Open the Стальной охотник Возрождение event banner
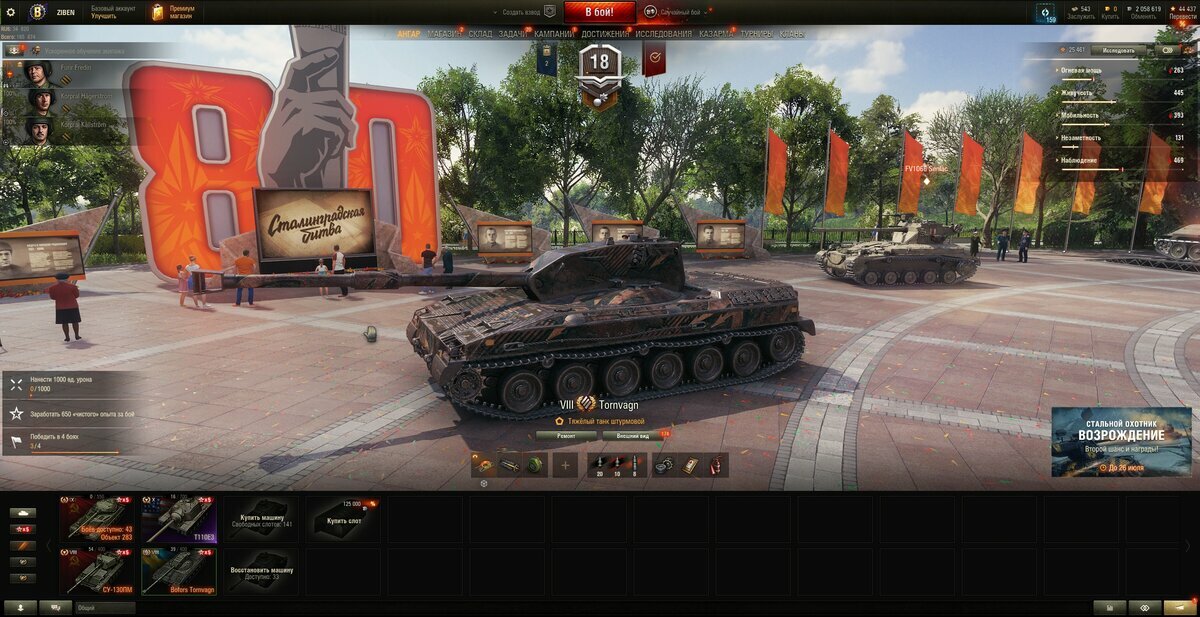 (x=1121, y=441)
